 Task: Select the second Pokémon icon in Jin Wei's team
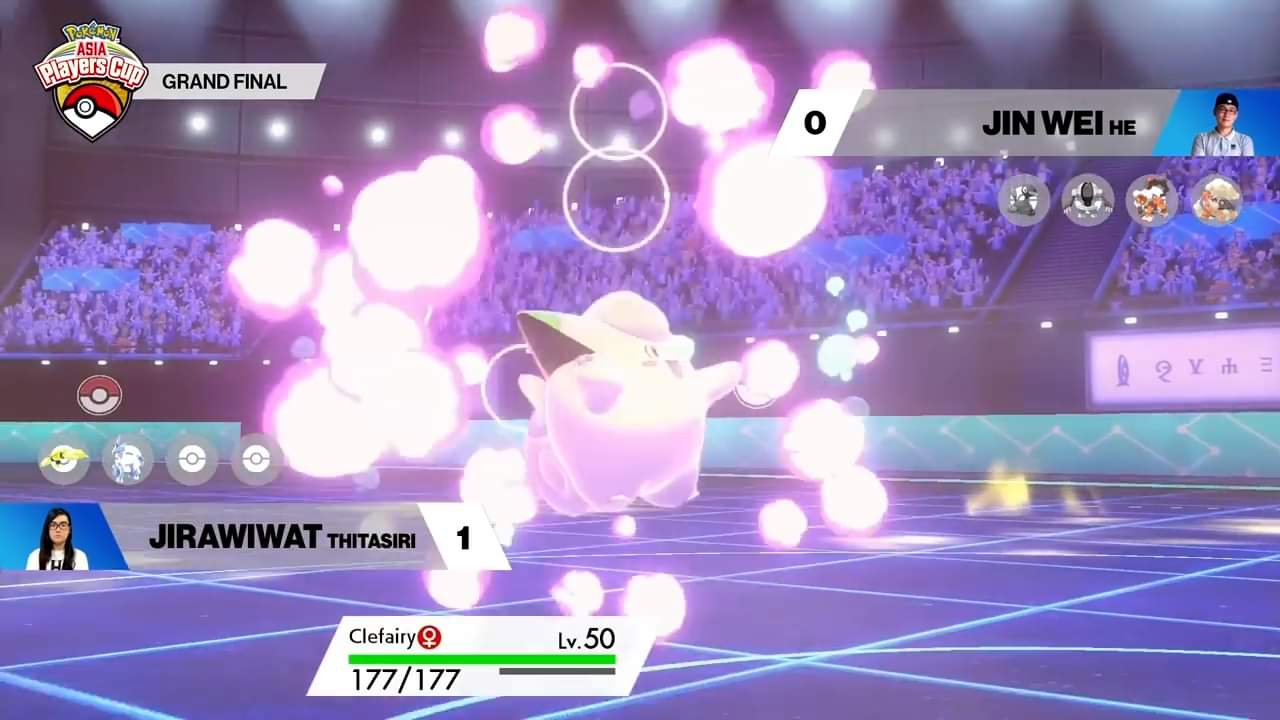coord(1087,201)
